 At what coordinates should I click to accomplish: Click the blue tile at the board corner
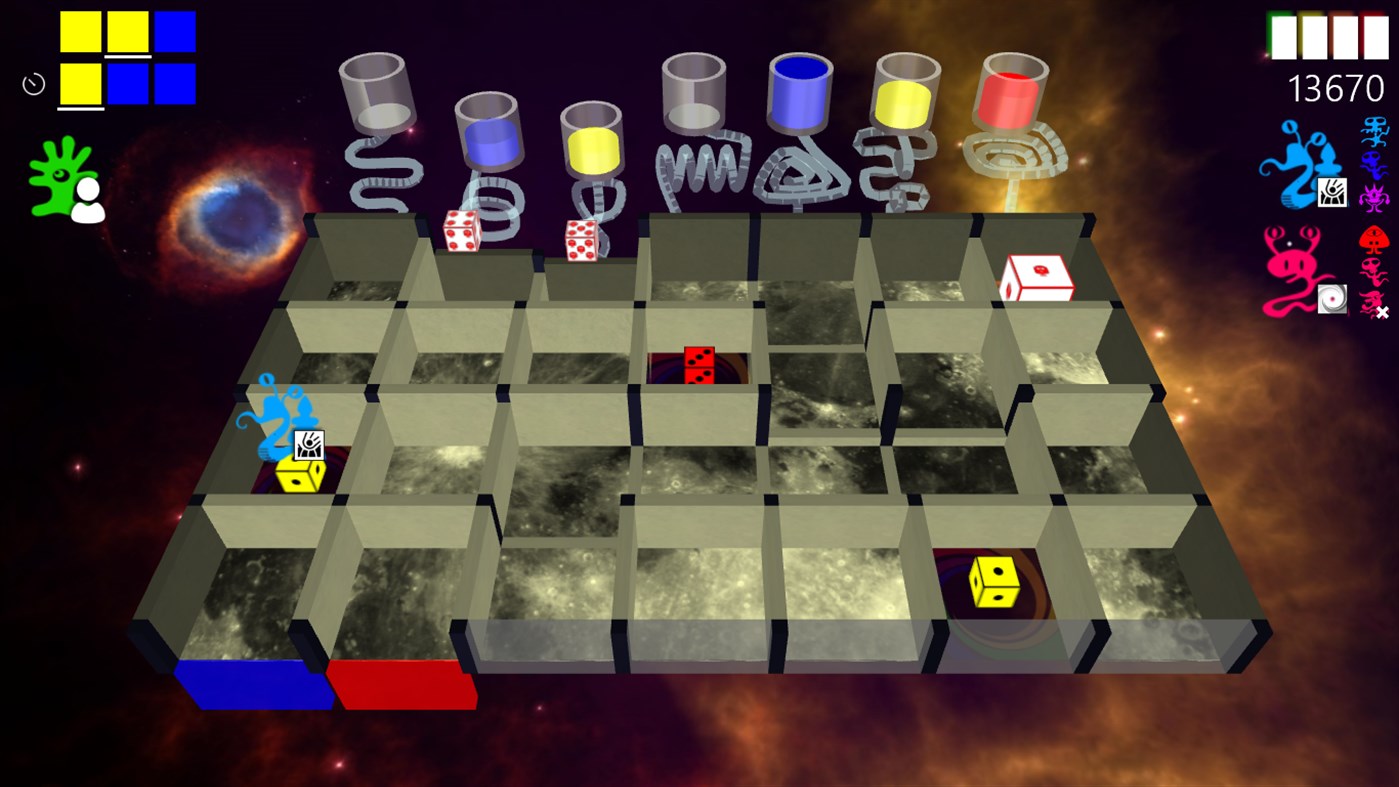coord(254,685)
